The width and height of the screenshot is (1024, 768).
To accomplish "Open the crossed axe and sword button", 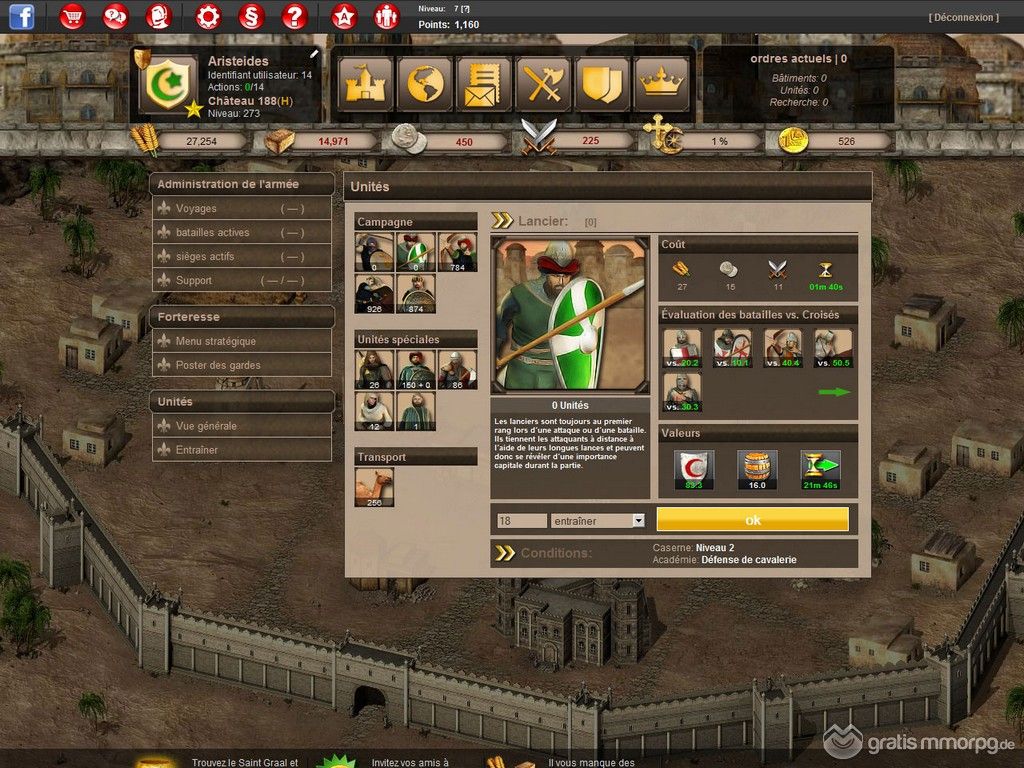I will (x=543, y=84).
